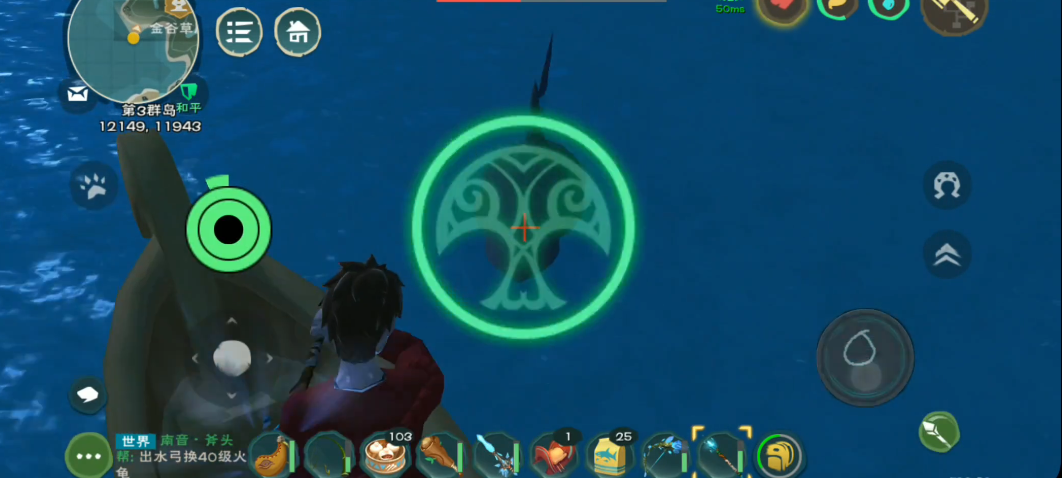The height and width of the screenshot is (478, 1062).
Task: Open the world chat message box
Action: pyautogui.click(x=178, y=456)
